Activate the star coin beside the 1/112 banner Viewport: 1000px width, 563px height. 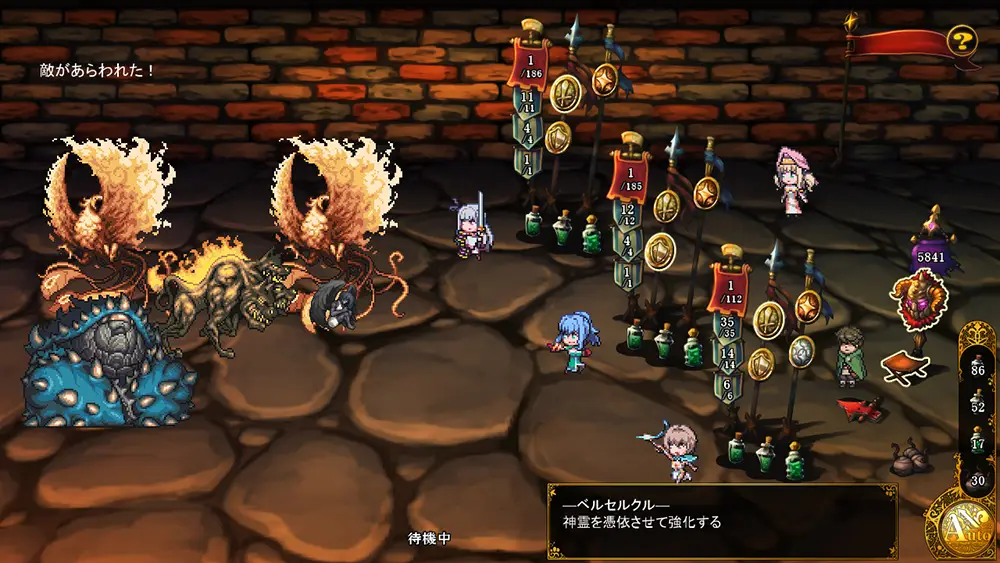807,306
